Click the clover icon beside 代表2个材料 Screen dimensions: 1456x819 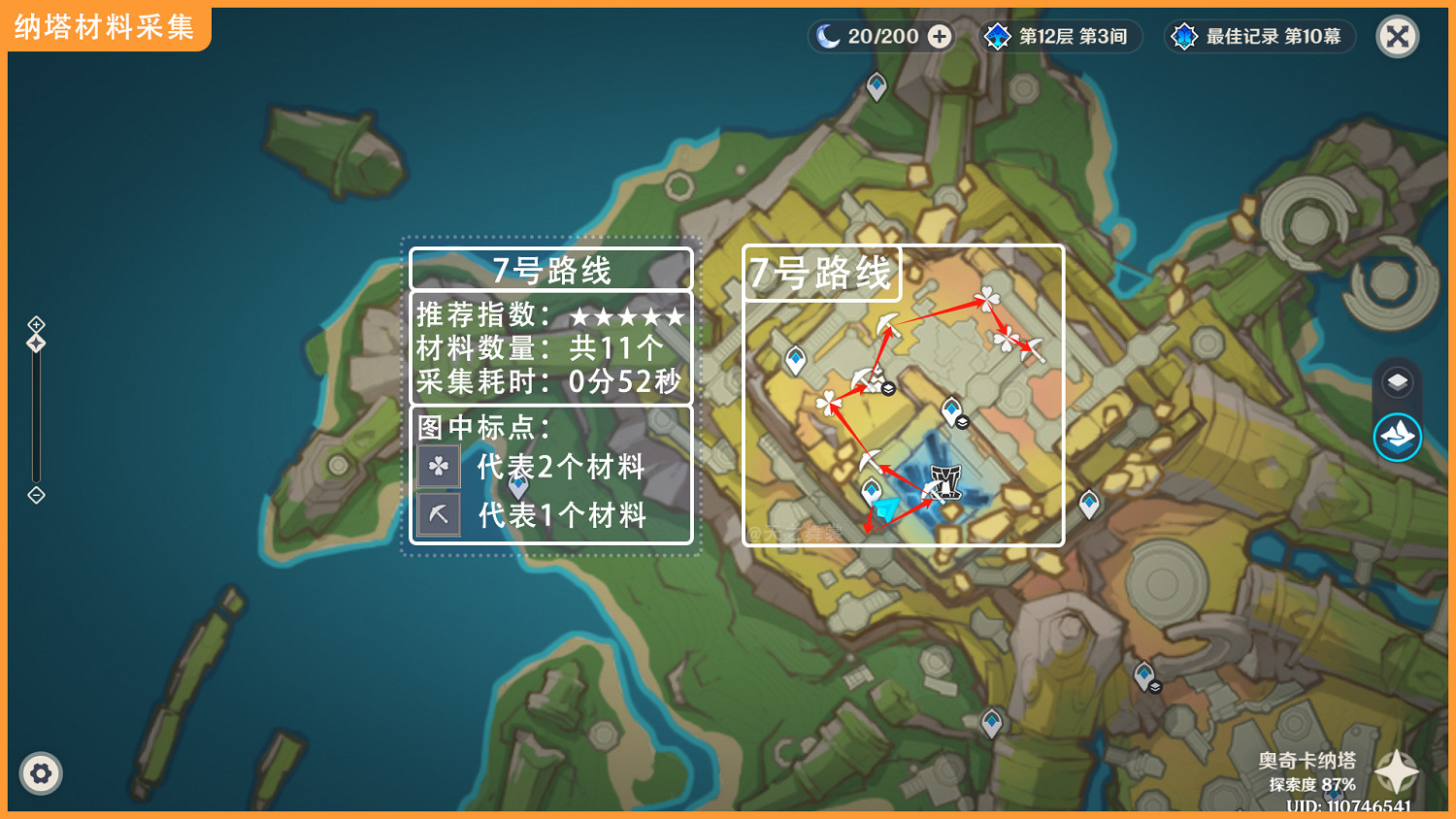[438, 467]
